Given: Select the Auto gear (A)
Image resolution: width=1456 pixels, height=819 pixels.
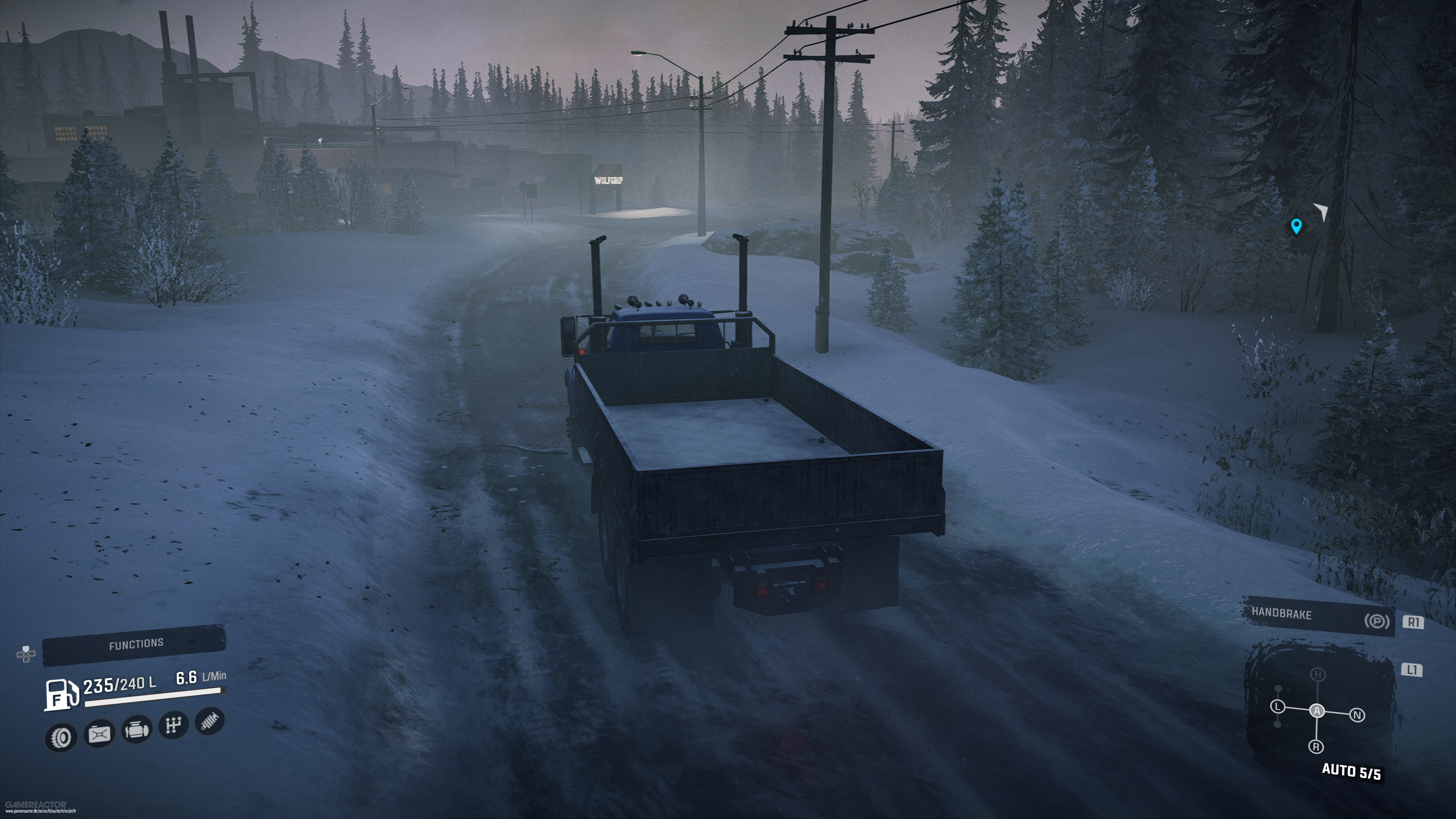Looking at the screenshot, I should 1317,711.
